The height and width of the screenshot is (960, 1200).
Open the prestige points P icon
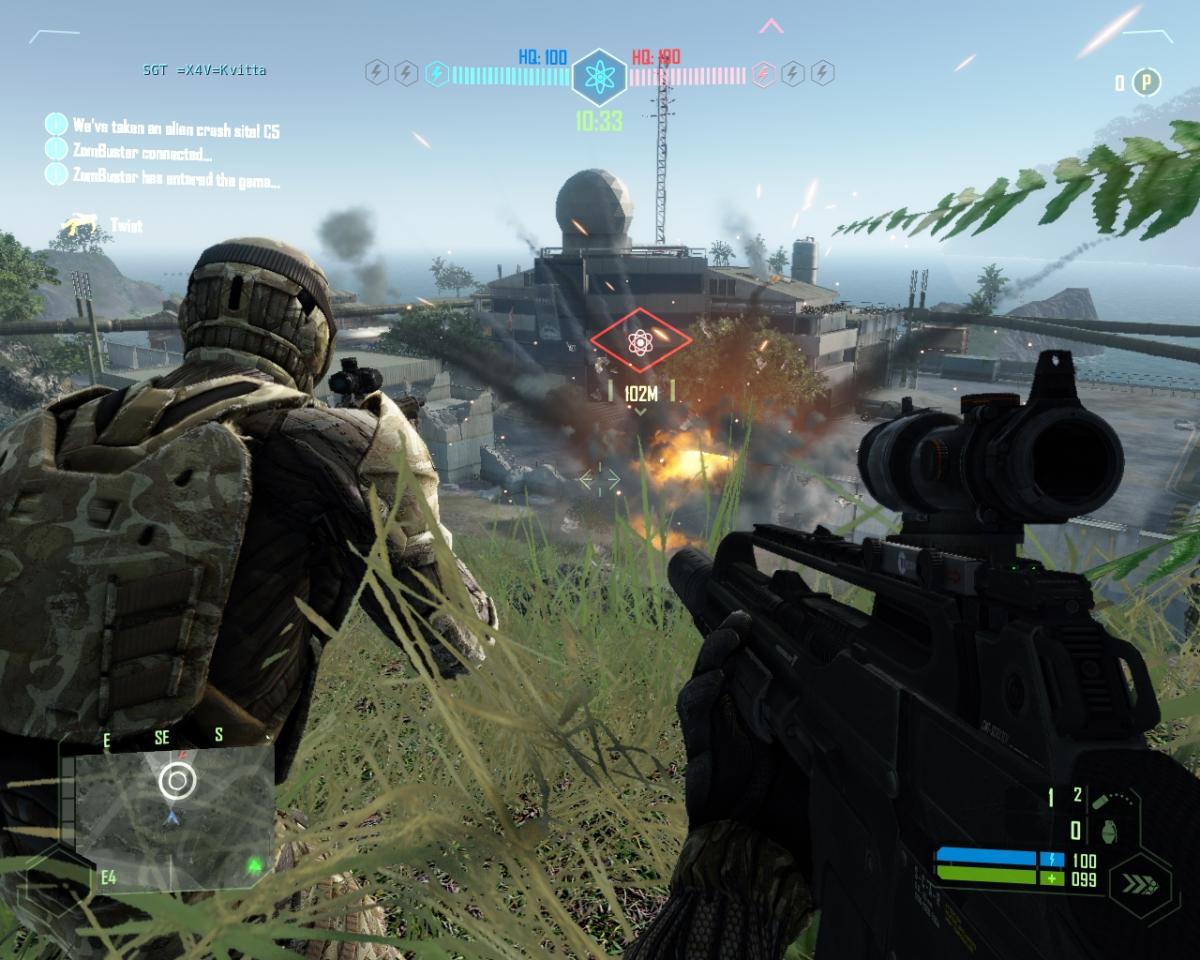click(1147, 83)
